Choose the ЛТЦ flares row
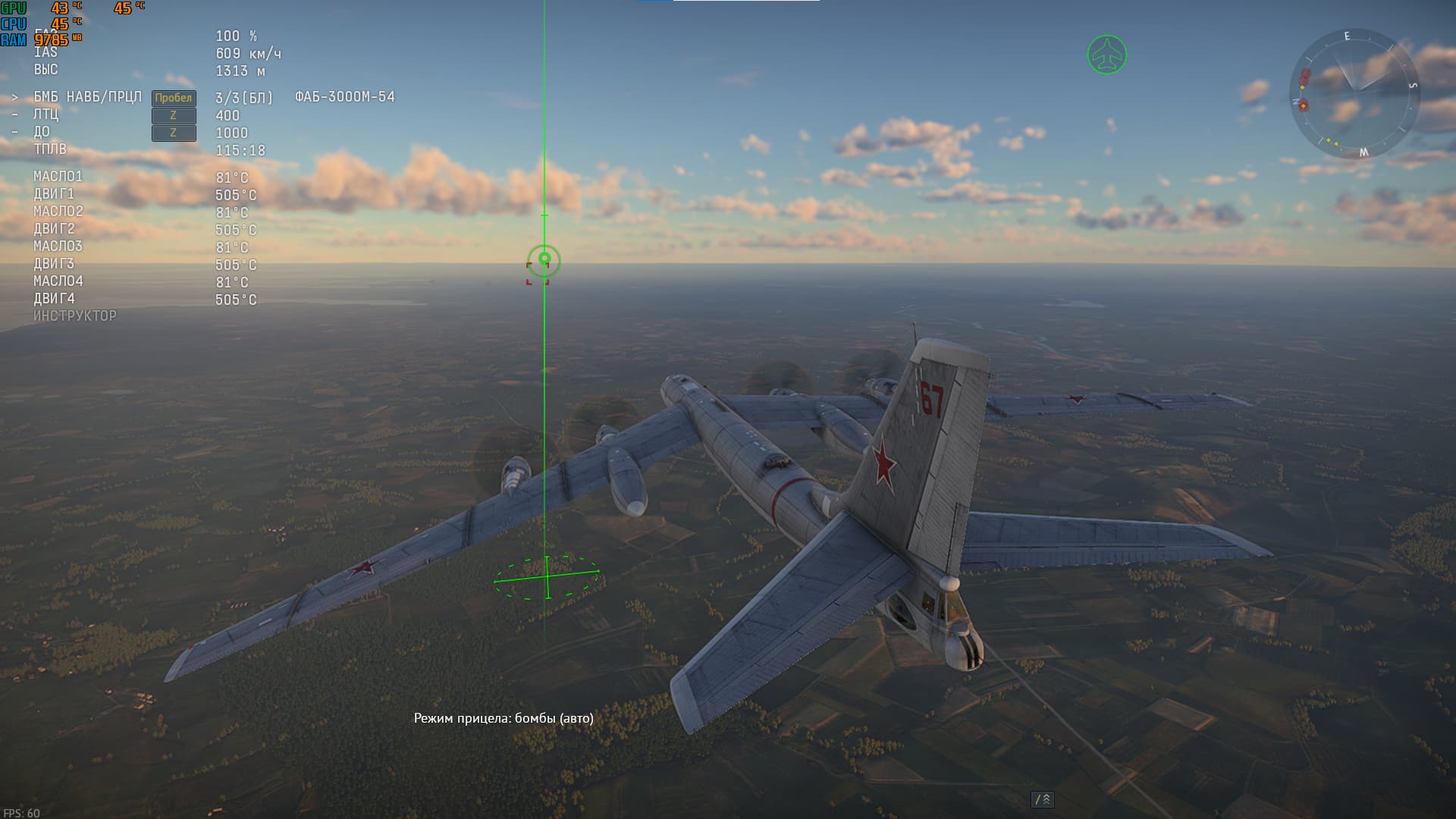Image resolution: width=1456 pixels, height=819 pixels. (x=46, y=115)
